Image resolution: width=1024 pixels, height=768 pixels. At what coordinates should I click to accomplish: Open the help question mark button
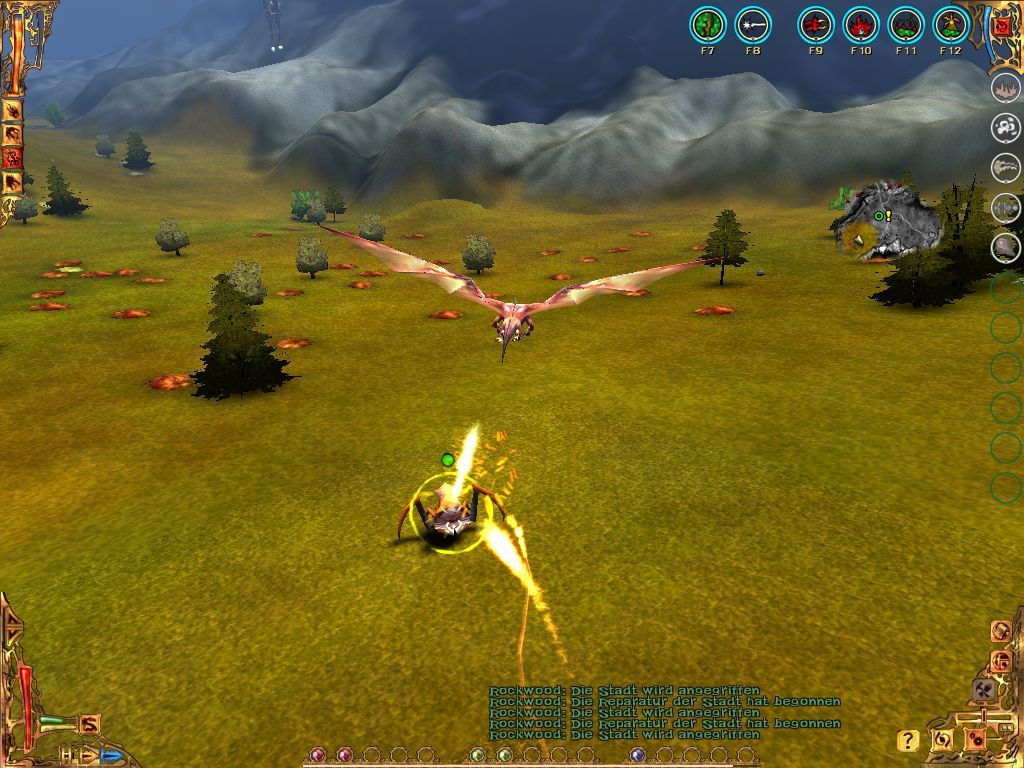[x=907, y=741]
